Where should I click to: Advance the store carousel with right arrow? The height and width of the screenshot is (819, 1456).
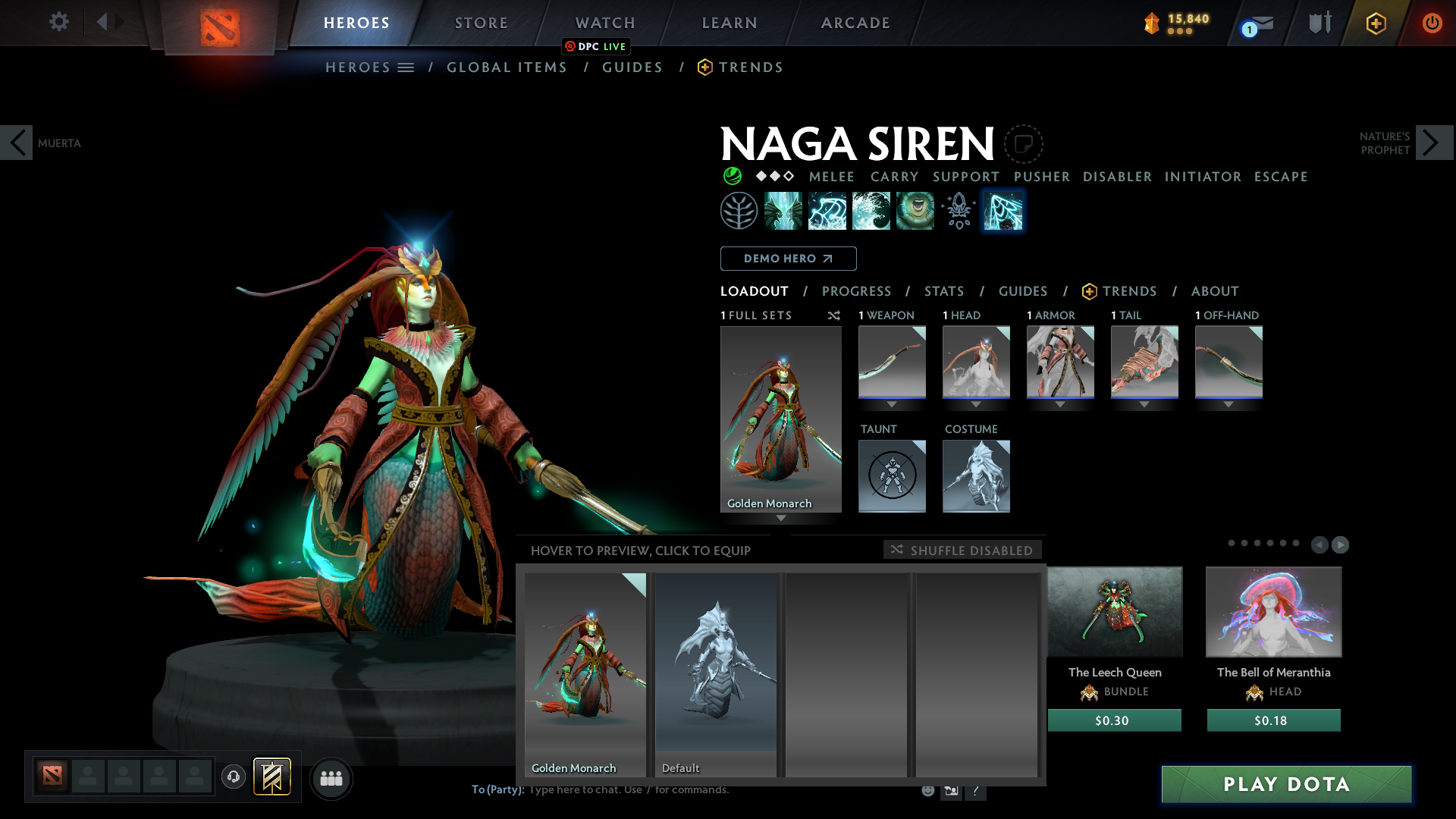click(1339, 544)
